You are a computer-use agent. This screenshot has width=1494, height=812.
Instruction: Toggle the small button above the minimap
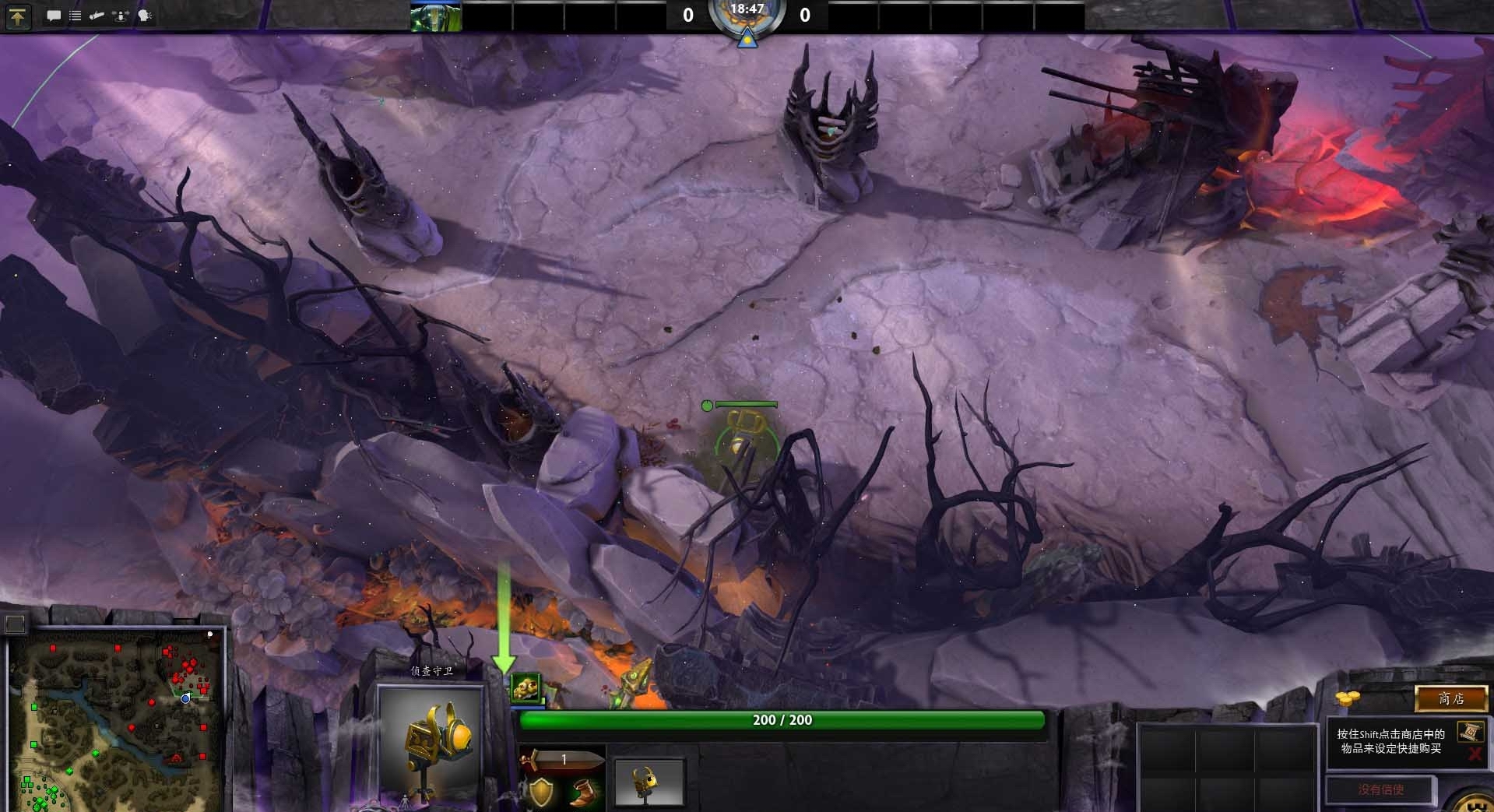click(x=15, y=623)
